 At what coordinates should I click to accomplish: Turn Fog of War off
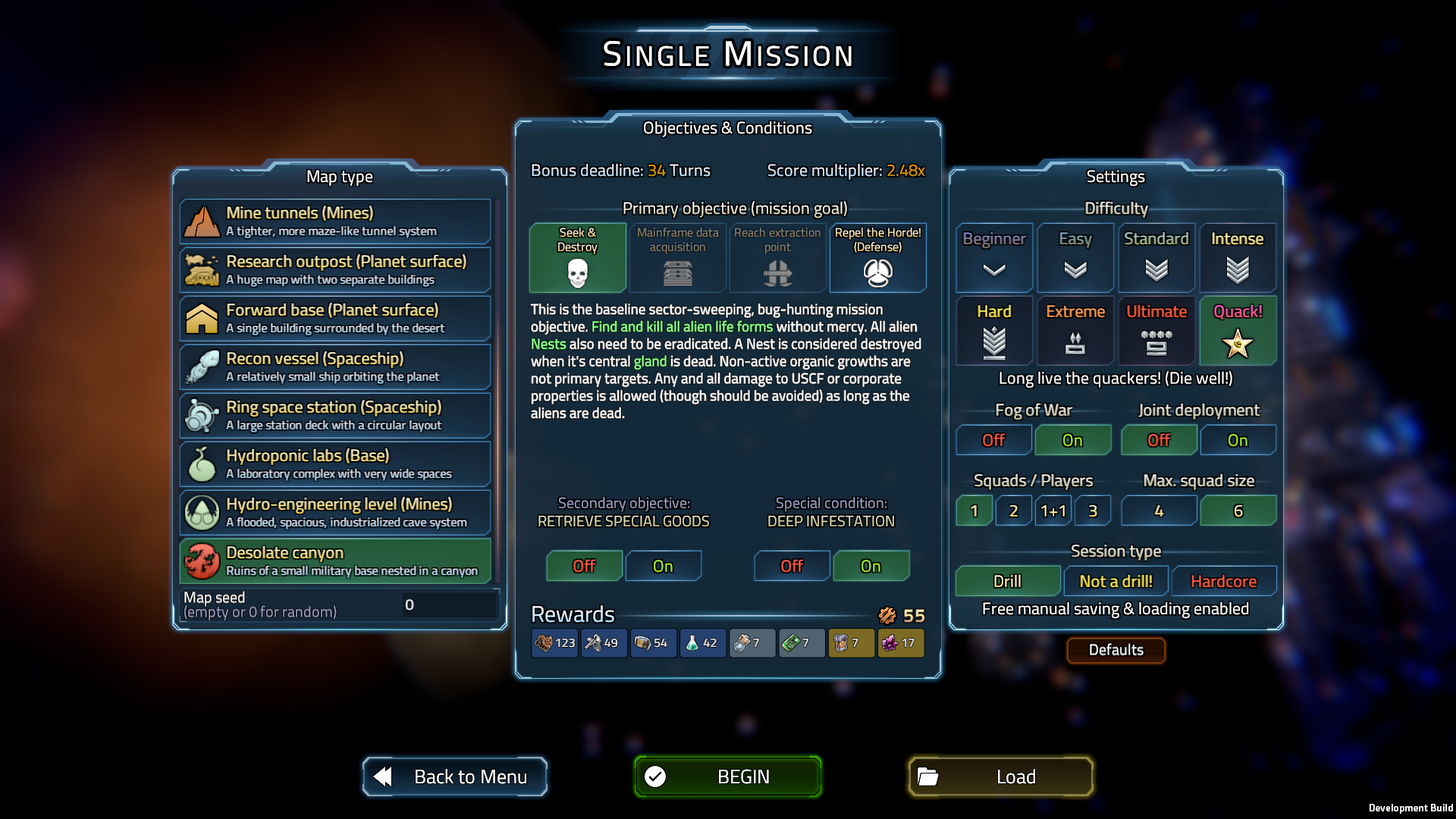pos(993,440)
